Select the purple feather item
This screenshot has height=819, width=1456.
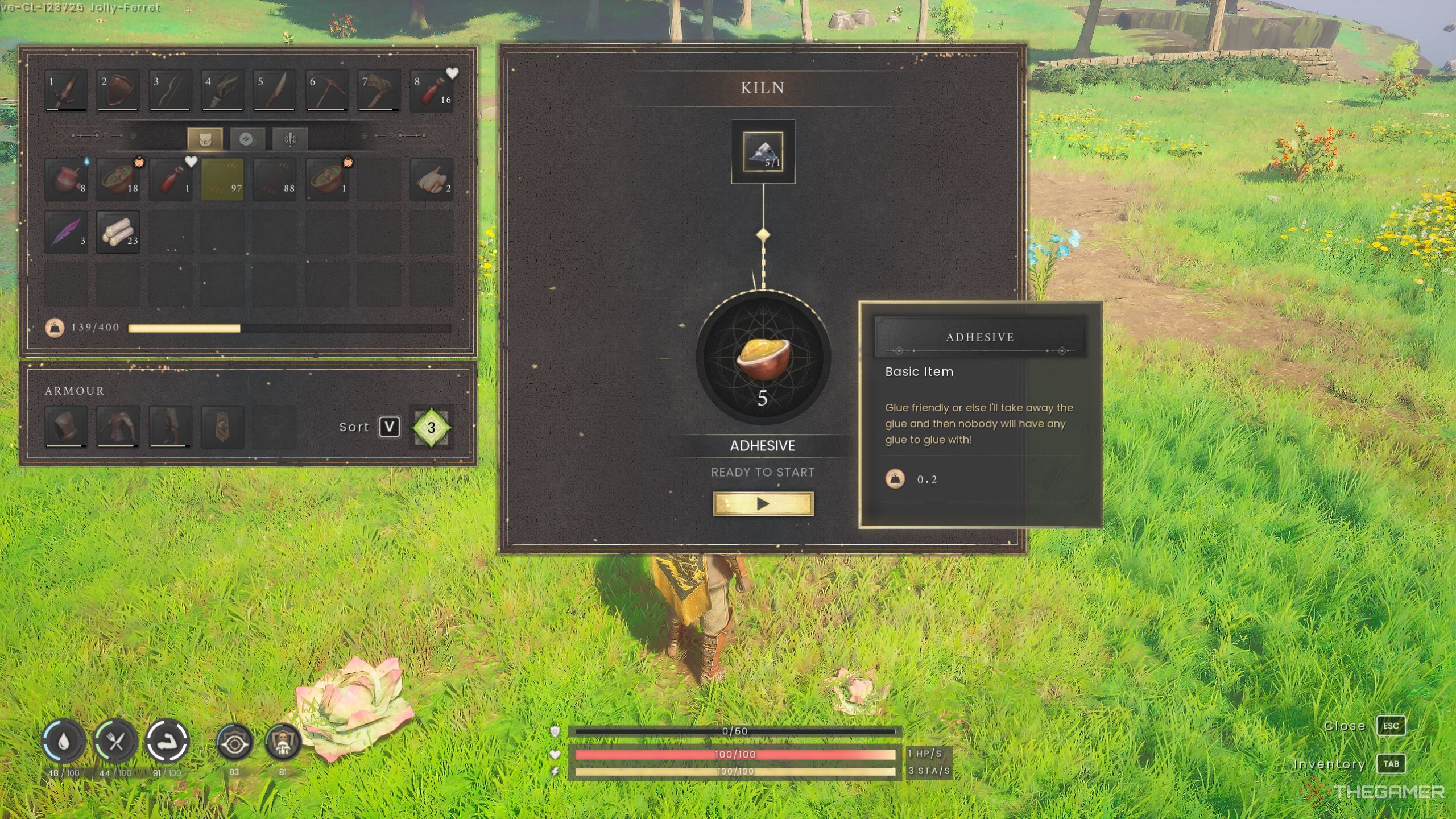click(x=66, y=232)
